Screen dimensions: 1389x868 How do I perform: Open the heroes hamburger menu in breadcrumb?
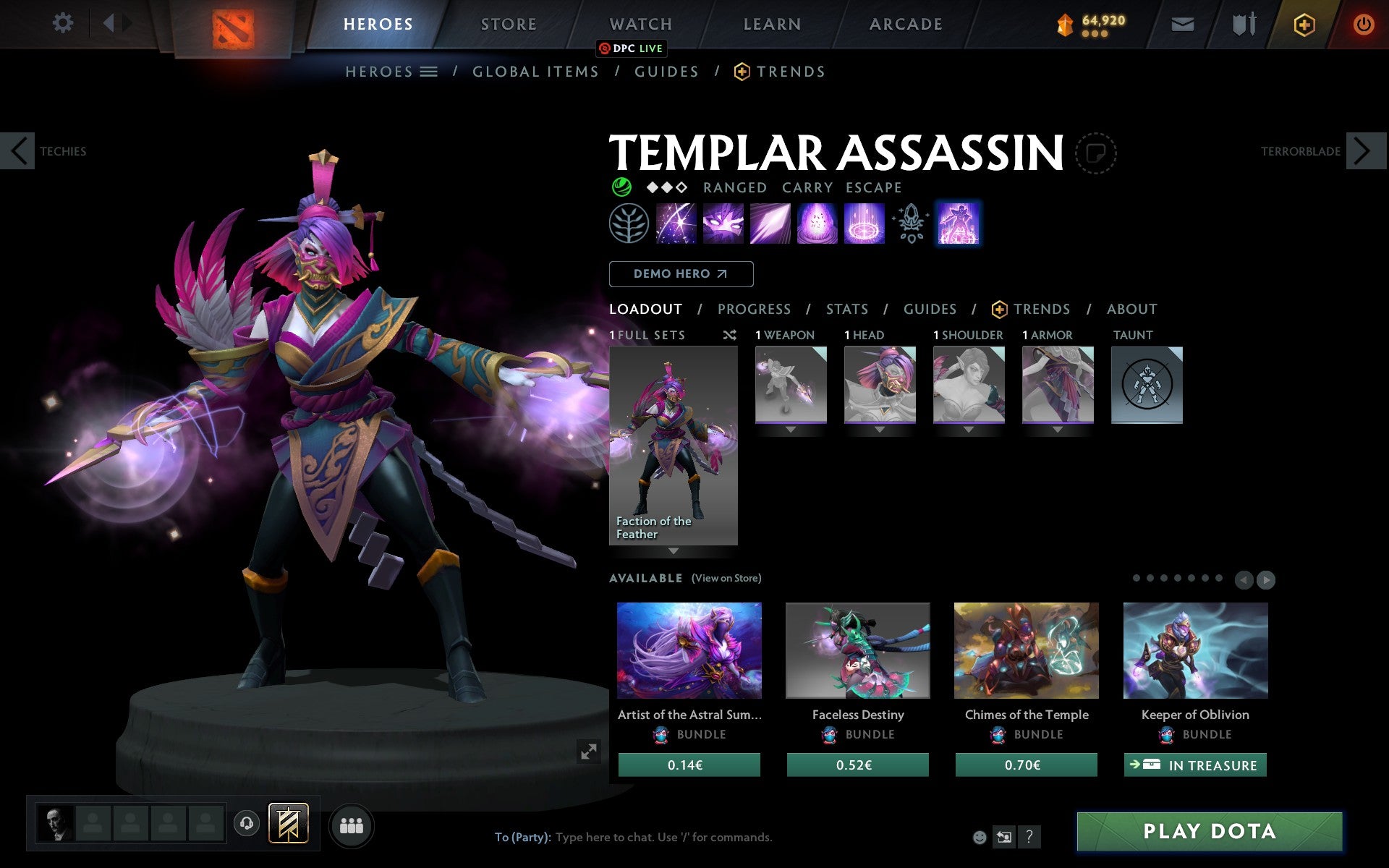click(x=430, y=72)
